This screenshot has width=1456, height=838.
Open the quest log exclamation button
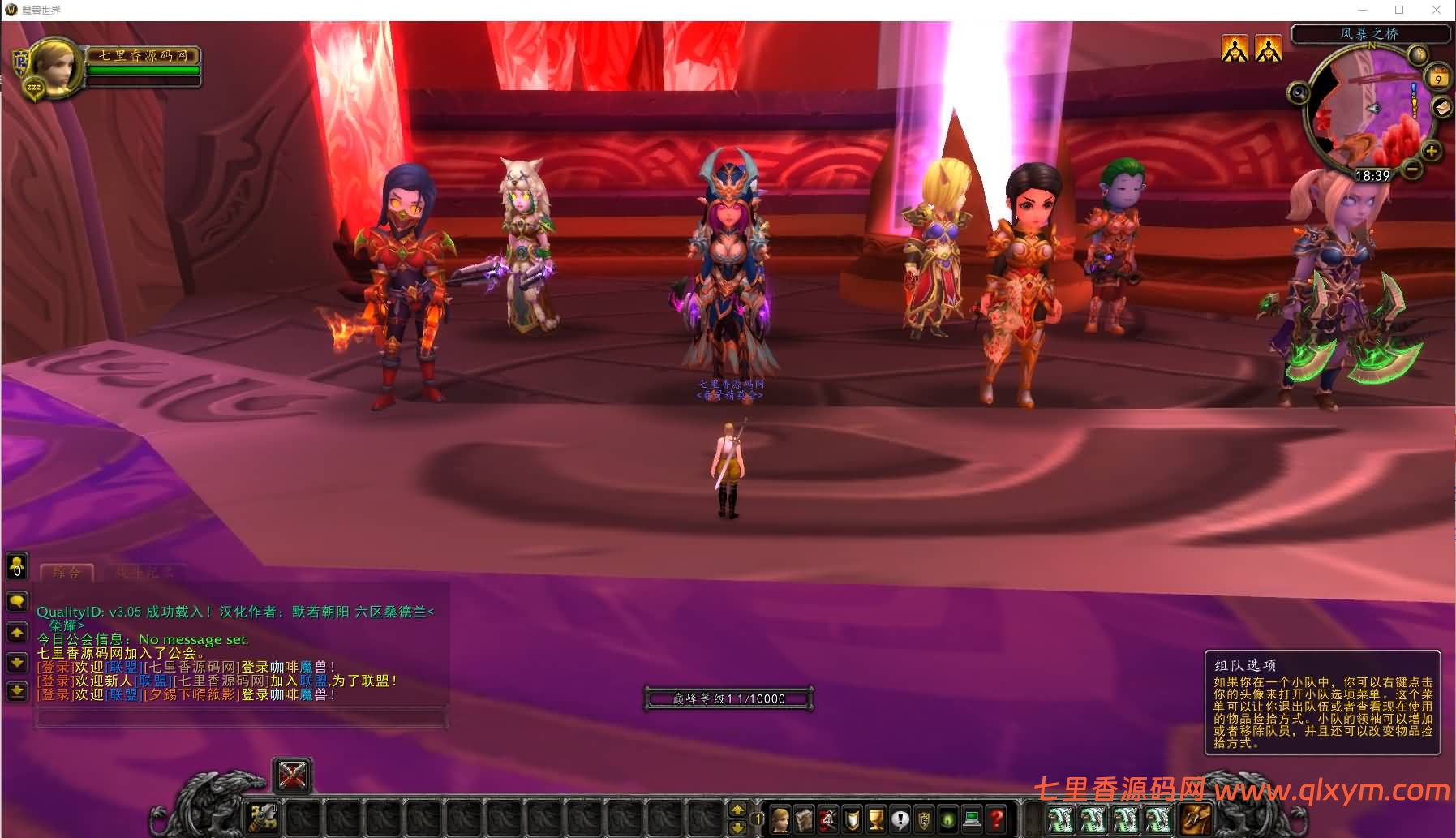900,819
